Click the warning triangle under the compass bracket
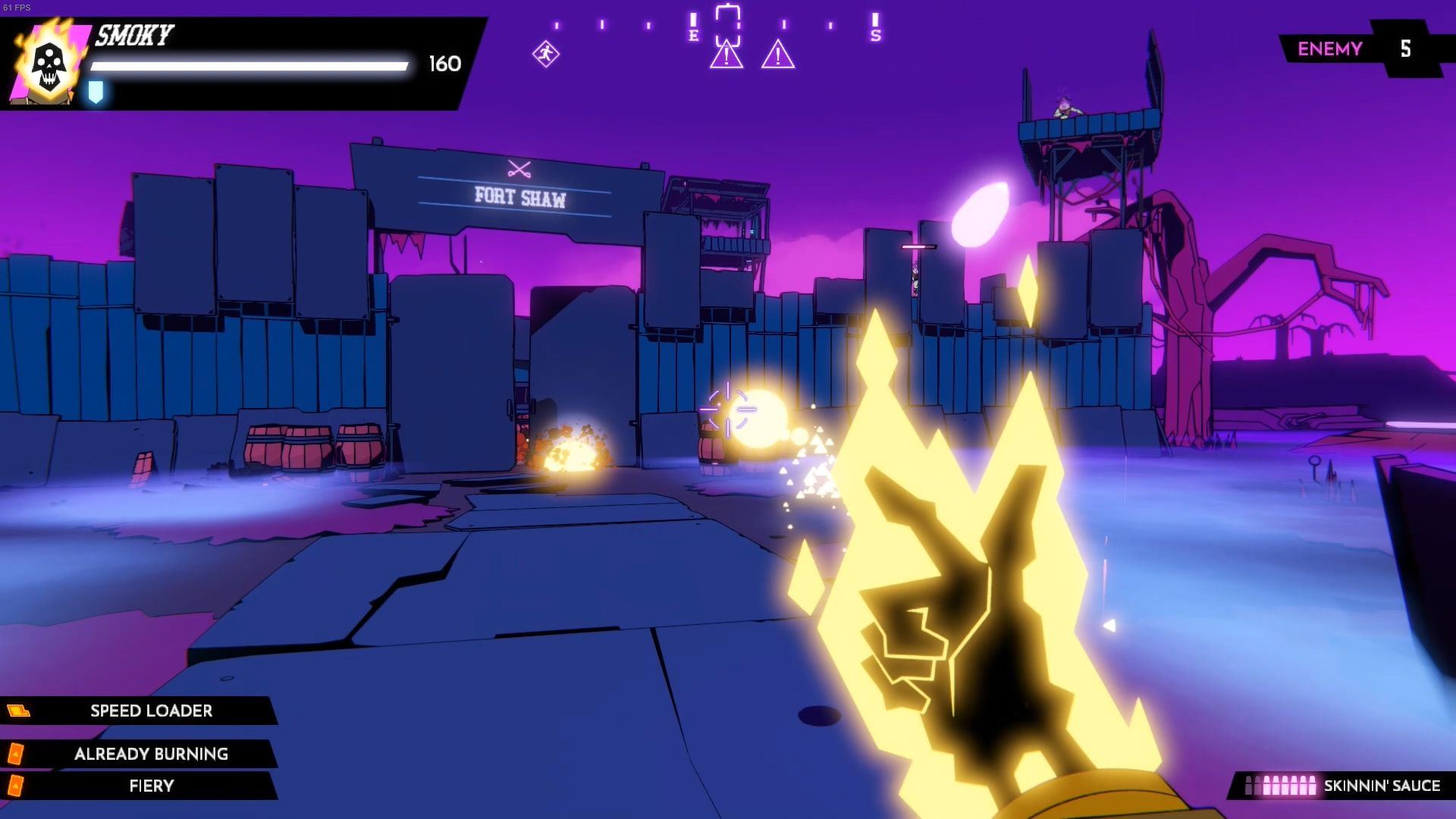 [x=726, y=55]
